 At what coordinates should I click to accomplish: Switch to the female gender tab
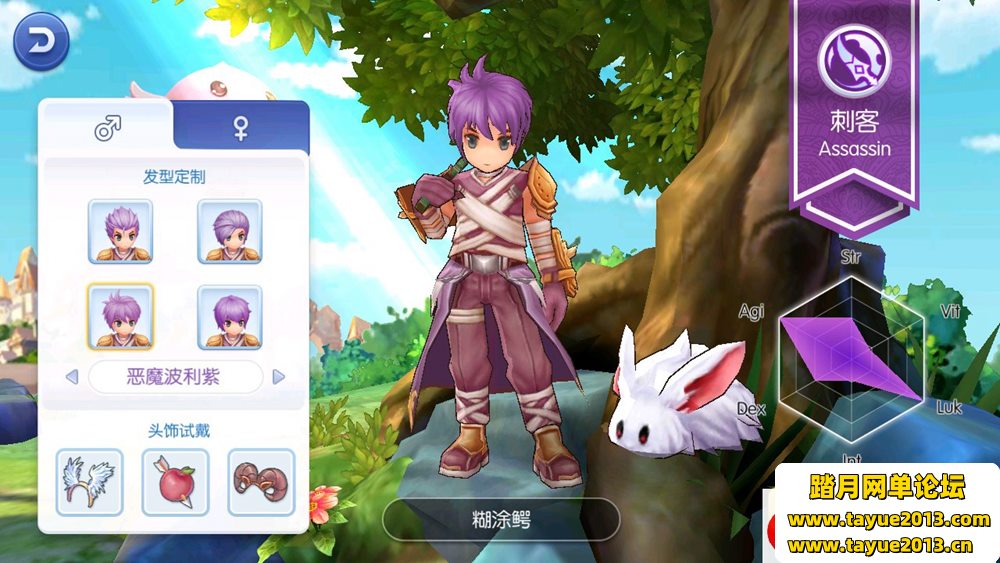[241, 127]
